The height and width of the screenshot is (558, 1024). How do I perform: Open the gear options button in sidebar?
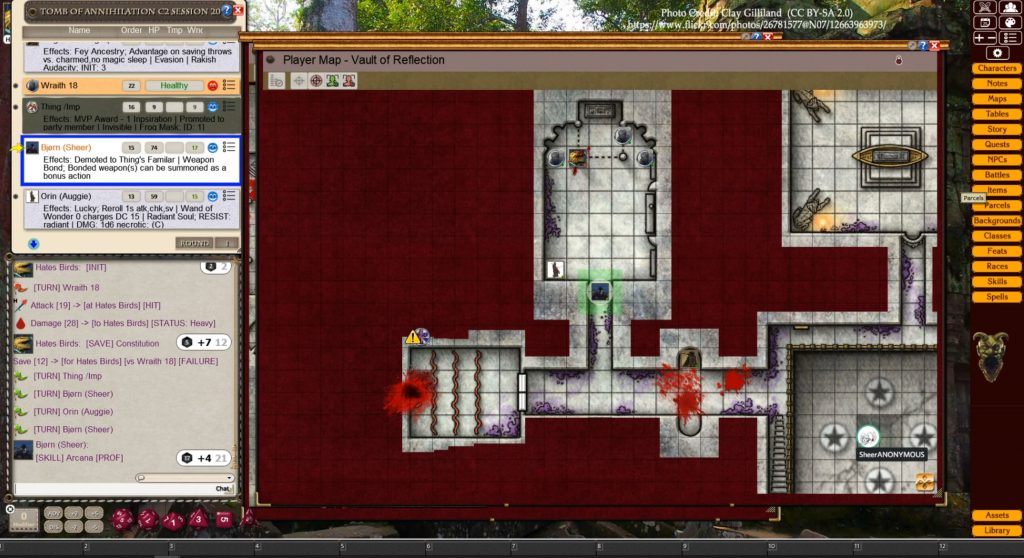[x=996, y=52]
